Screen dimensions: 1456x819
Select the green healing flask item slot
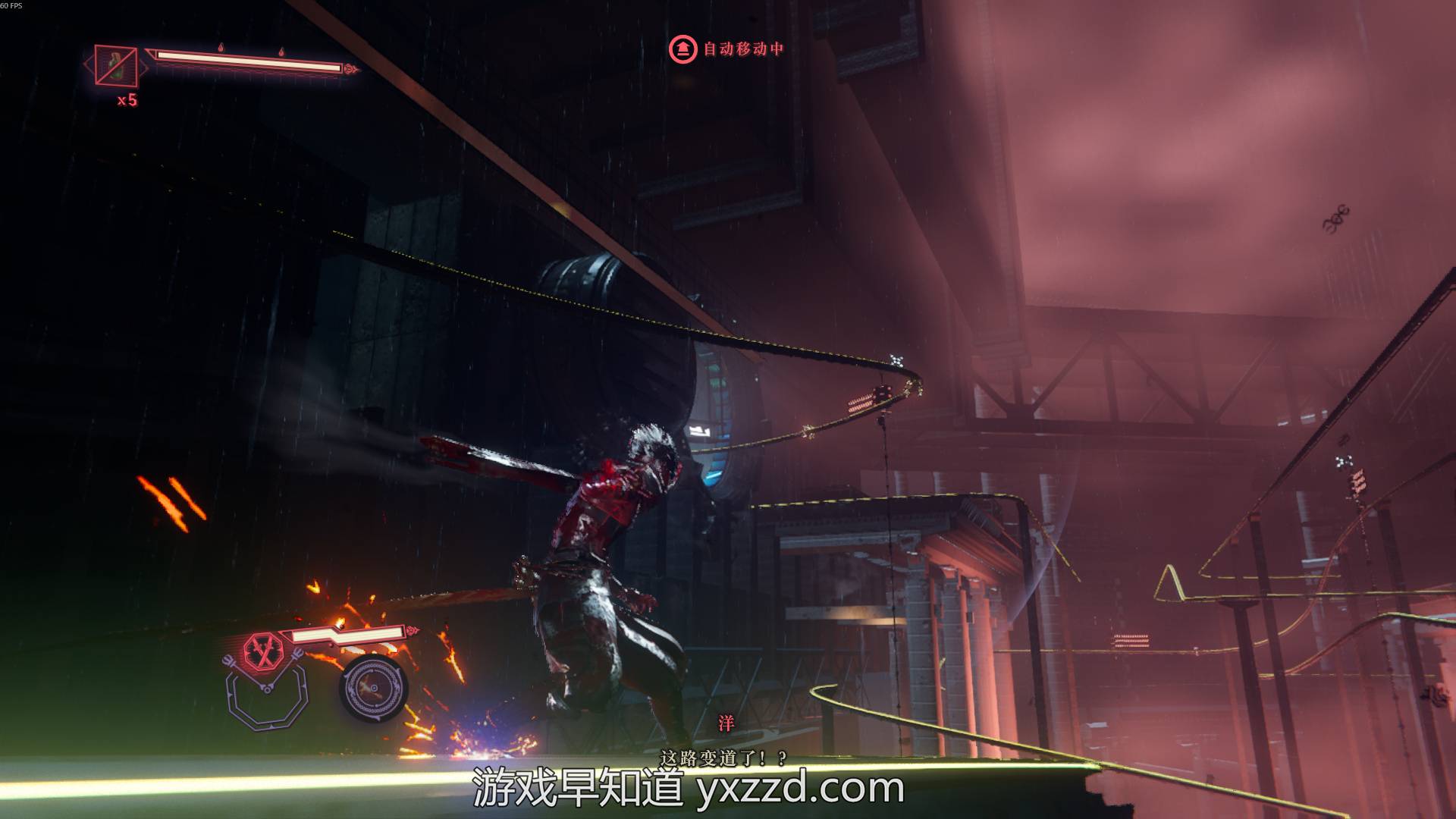point(116,65)
